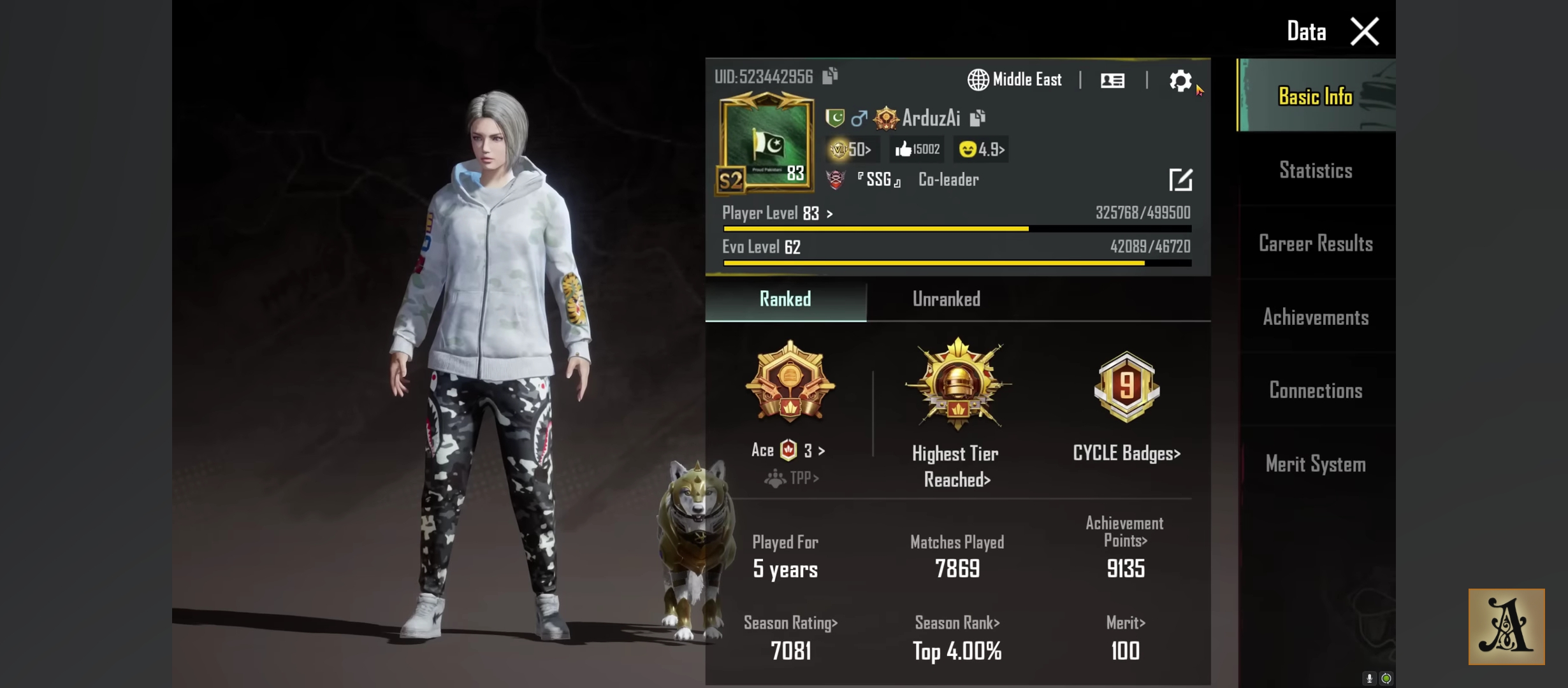Open the Pakistan flag avatar frame
The image size is (1568, 688).
coord(766,143)
